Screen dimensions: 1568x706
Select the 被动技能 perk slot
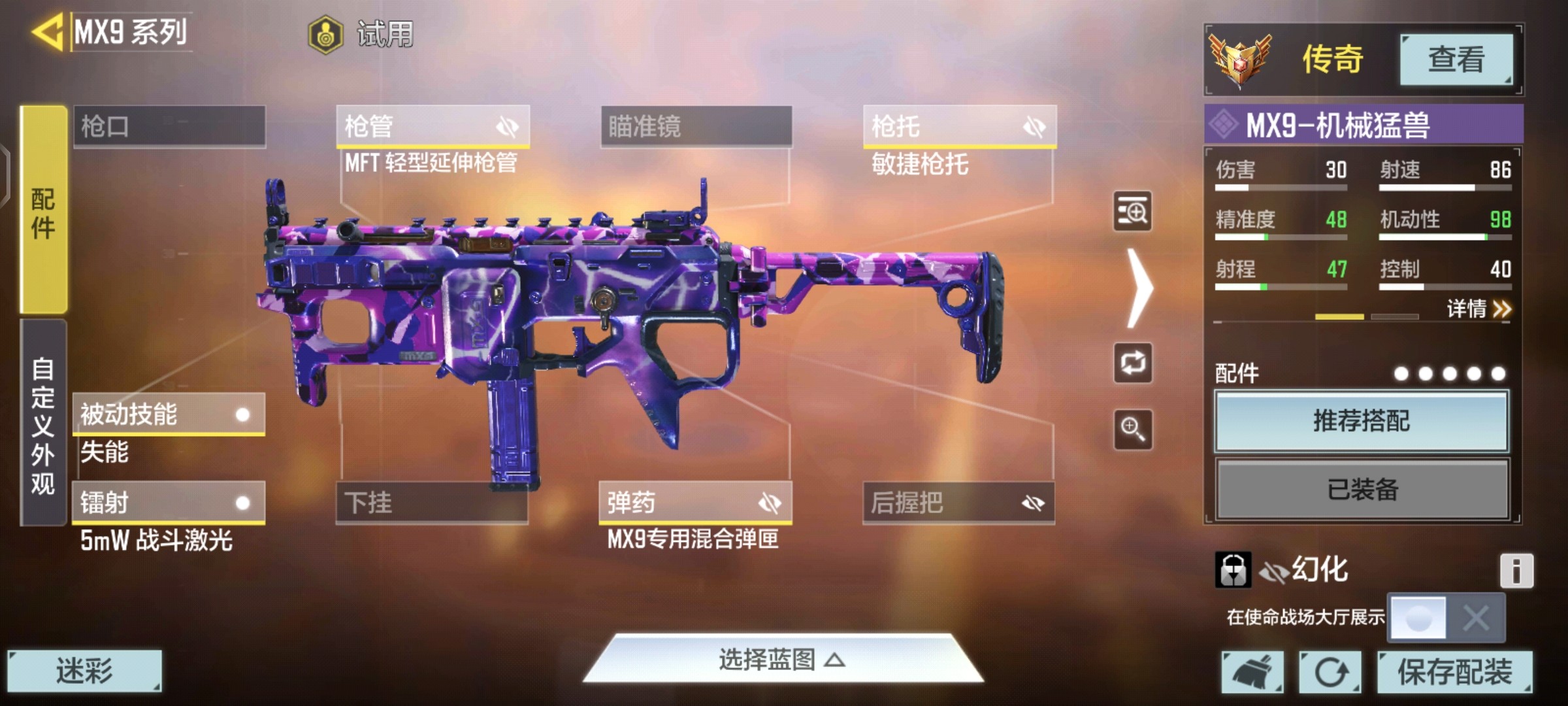point(169,414)
